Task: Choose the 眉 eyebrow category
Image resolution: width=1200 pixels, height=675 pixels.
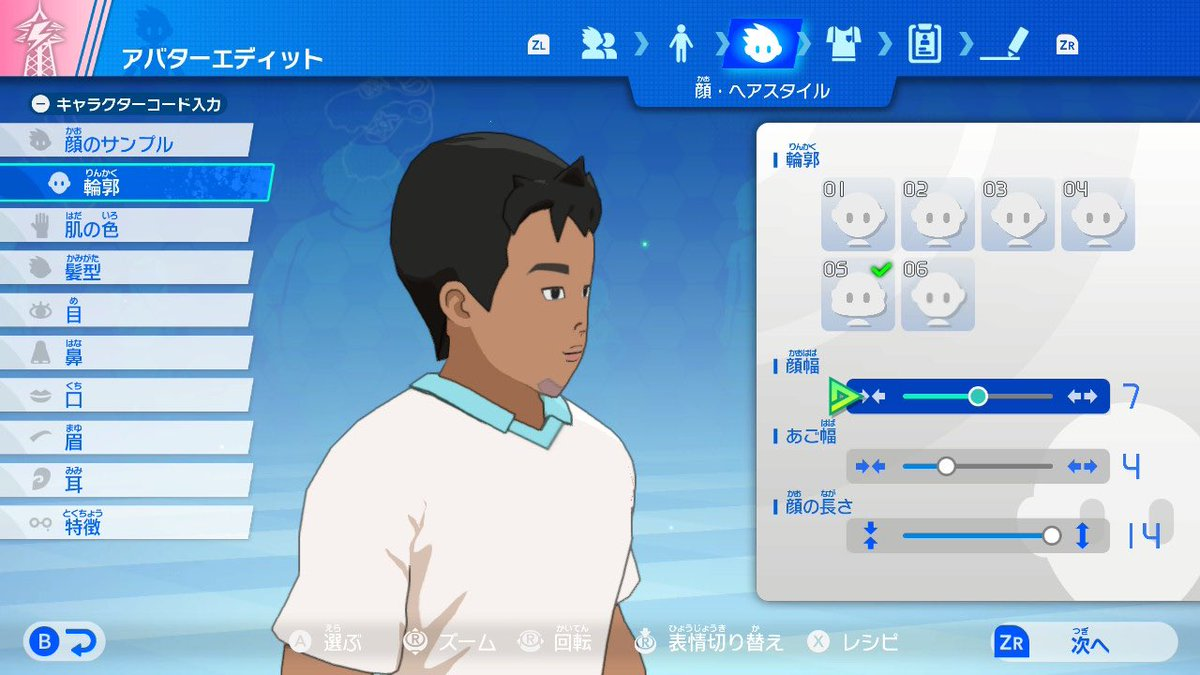Action: [x=125, y=437]
